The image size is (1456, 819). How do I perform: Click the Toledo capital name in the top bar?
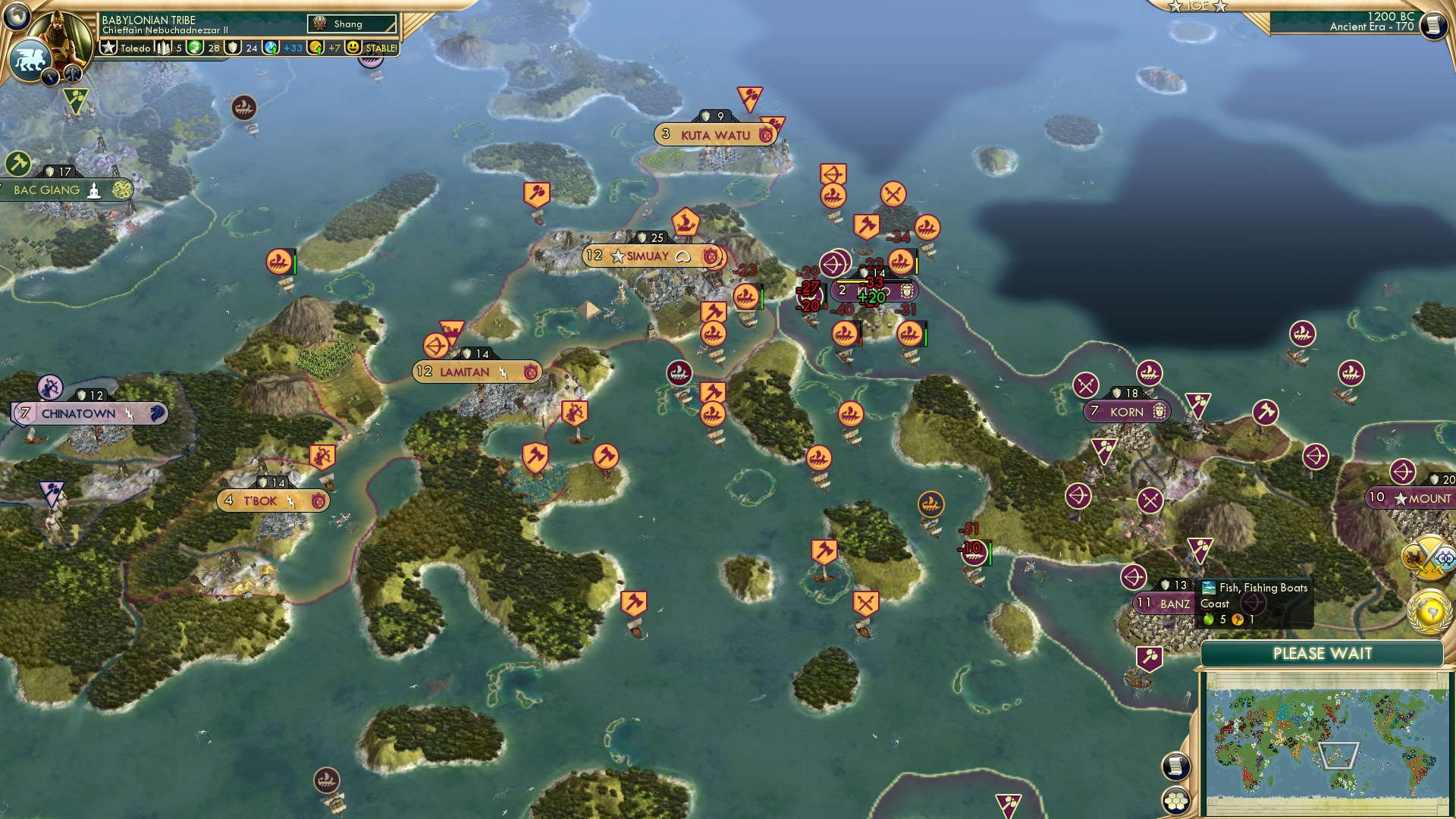click(x=136, y=48)
